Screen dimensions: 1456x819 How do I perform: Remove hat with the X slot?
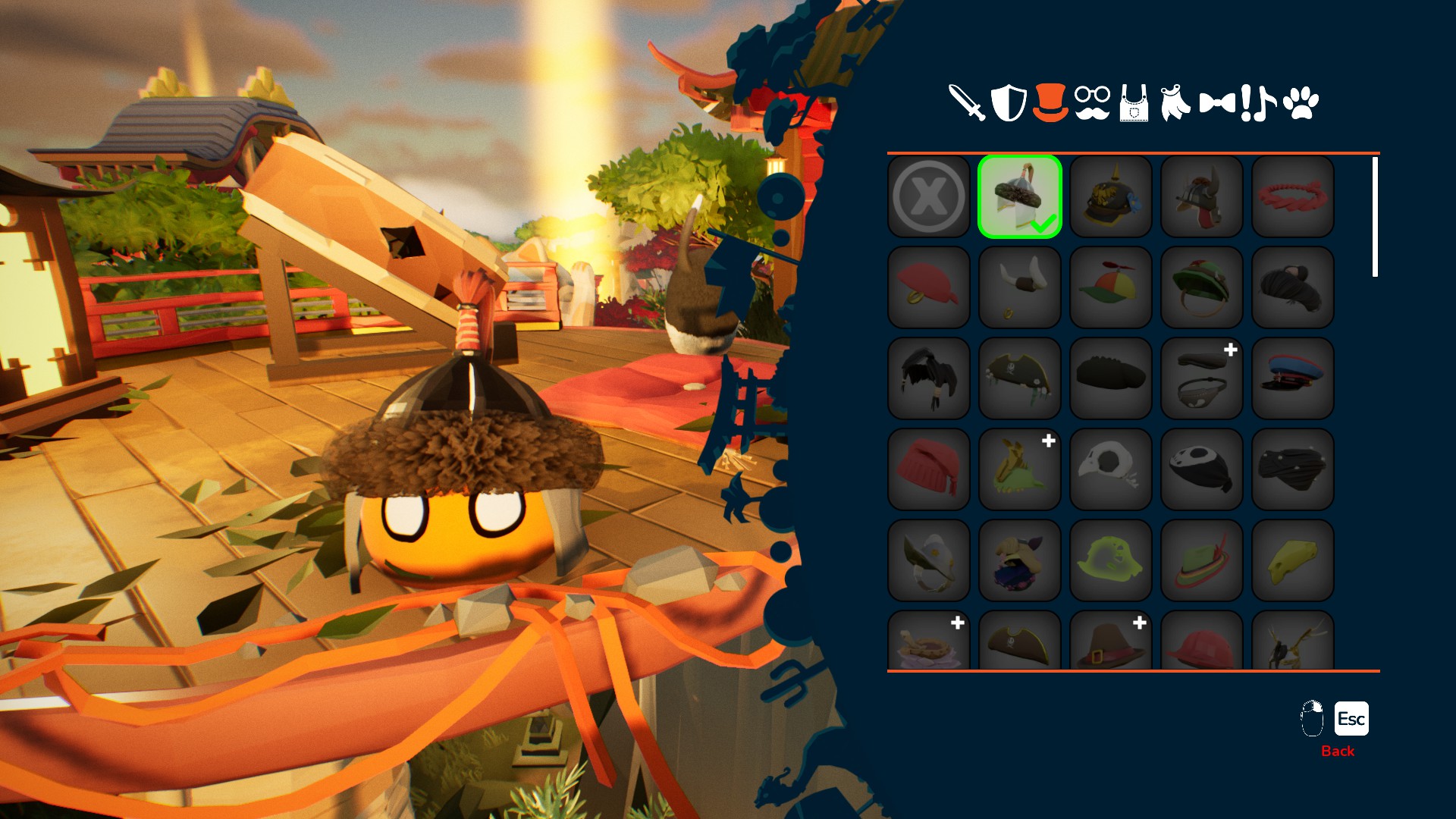[929, 196]
